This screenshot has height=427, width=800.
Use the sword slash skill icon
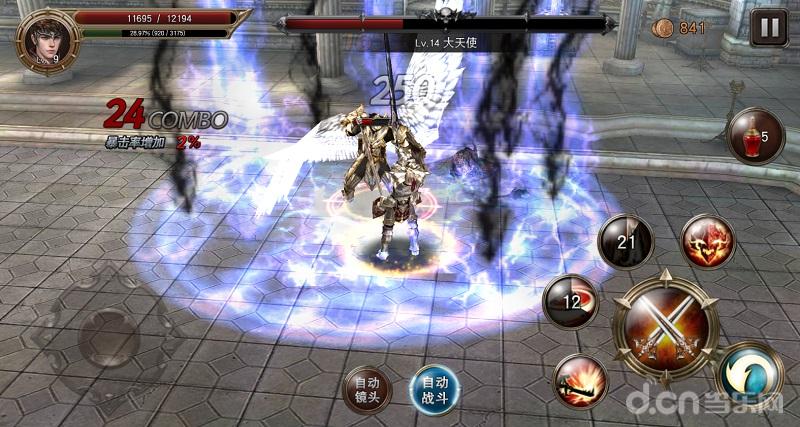pyautogui.click(x=580, y=380)
